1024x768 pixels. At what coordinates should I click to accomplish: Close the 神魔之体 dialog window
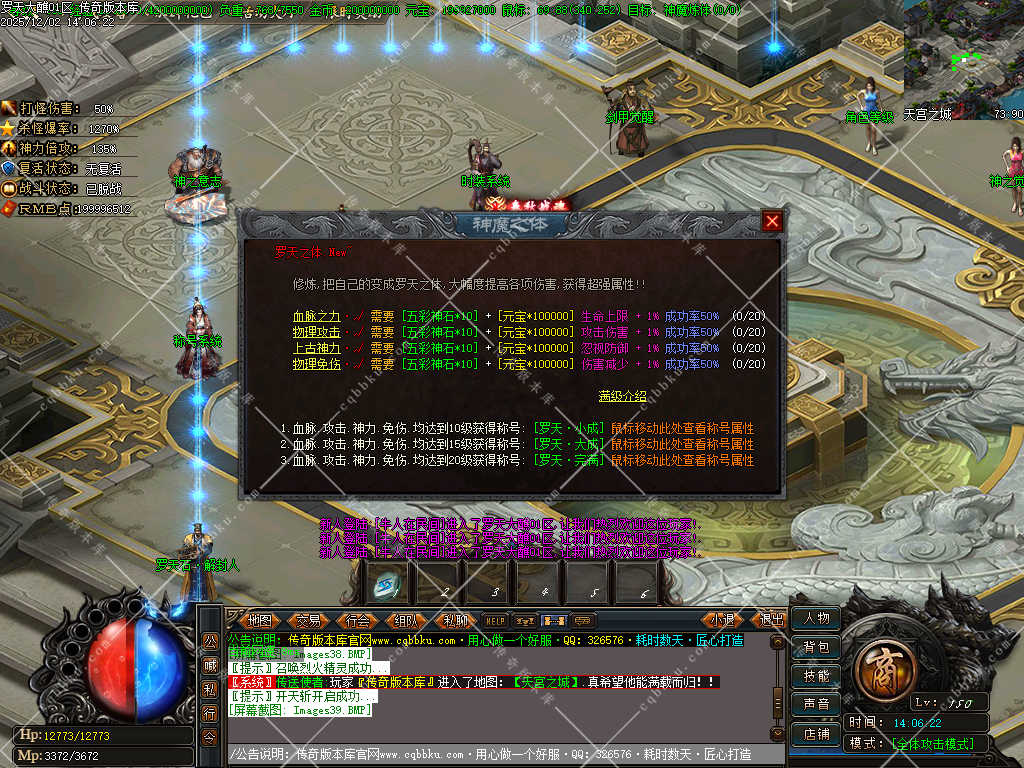772,221
